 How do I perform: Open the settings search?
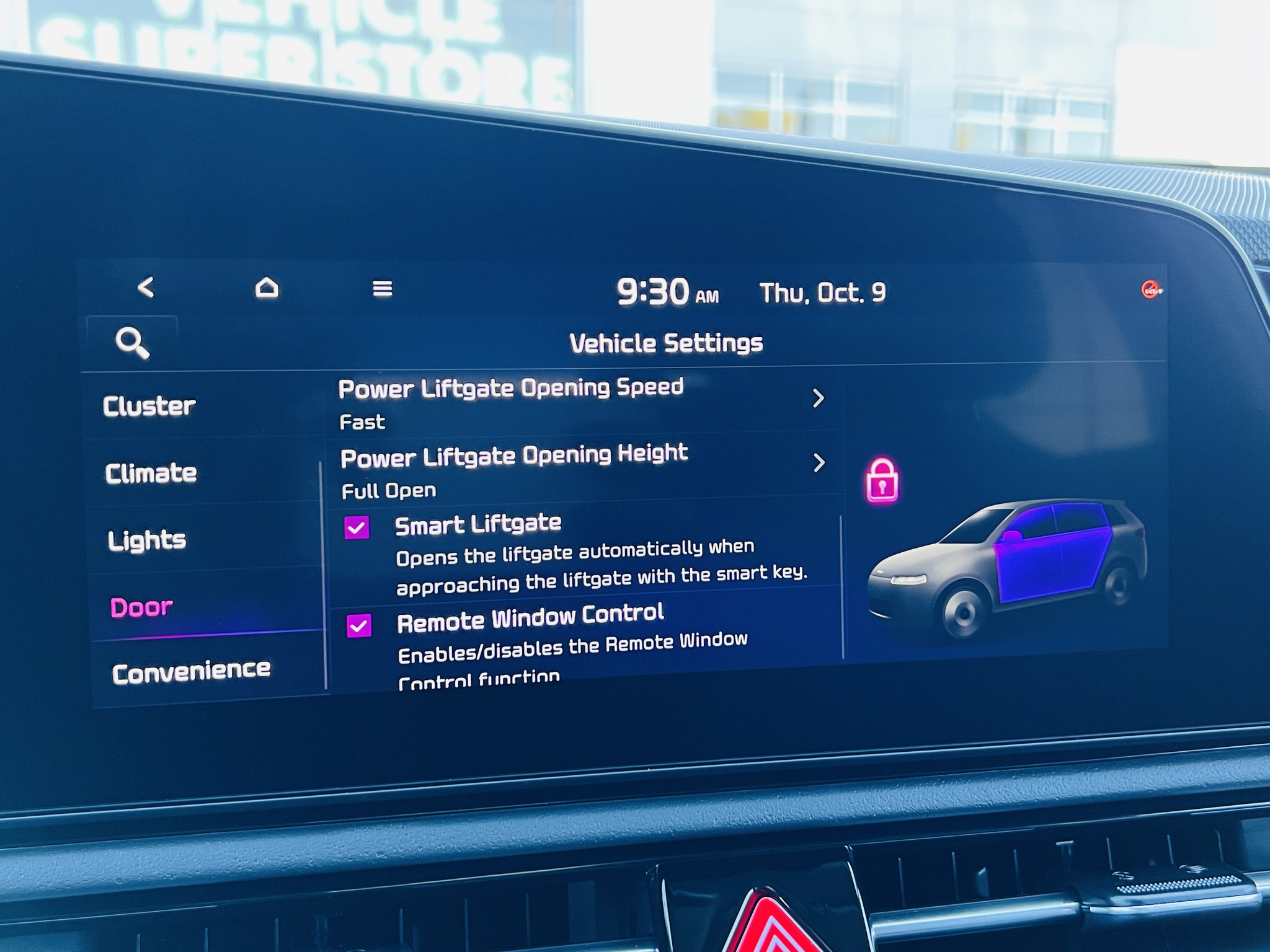[132, 343]
